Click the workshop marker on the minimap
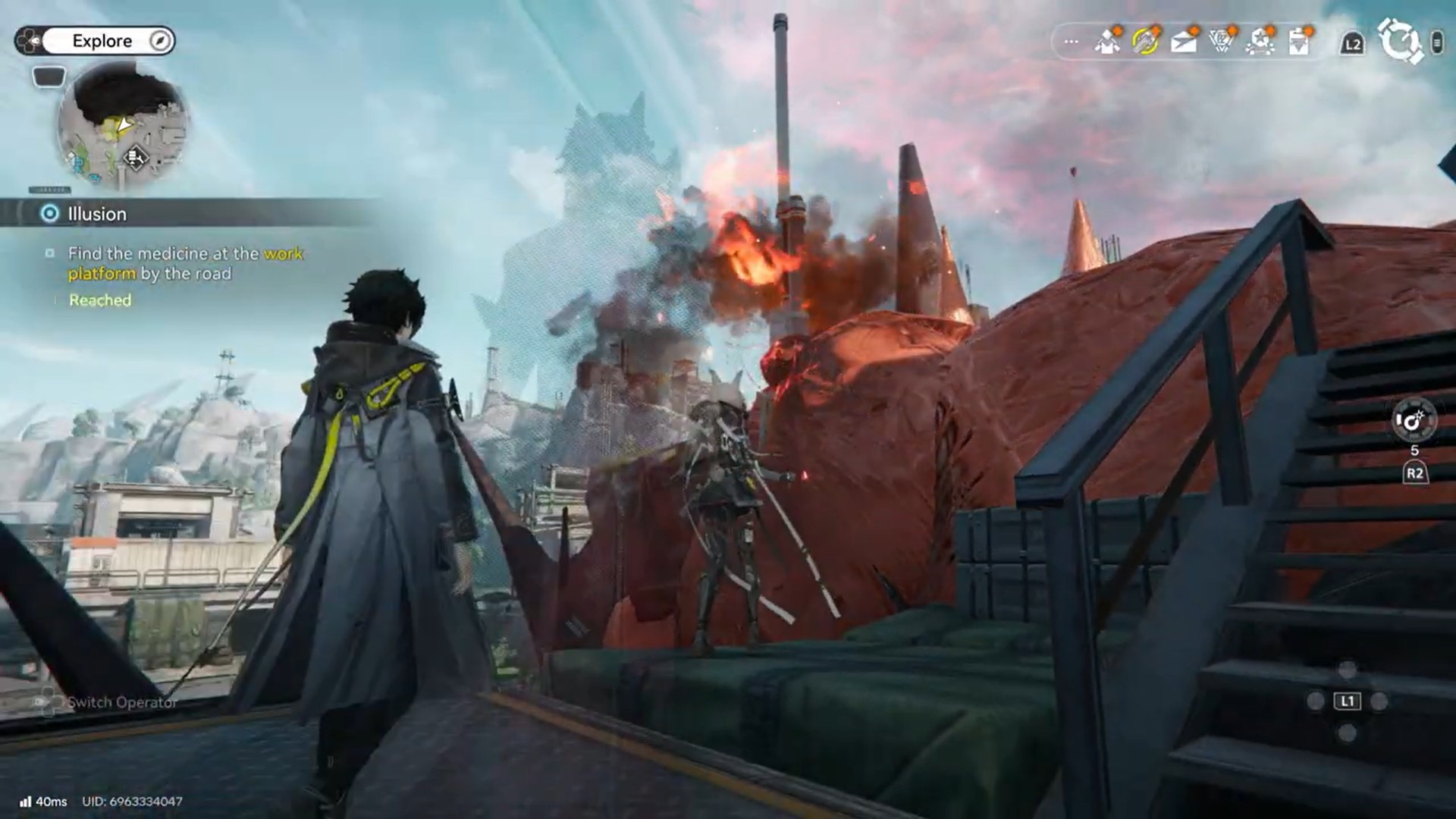The image size is (1456, 819). coord(134,158)
